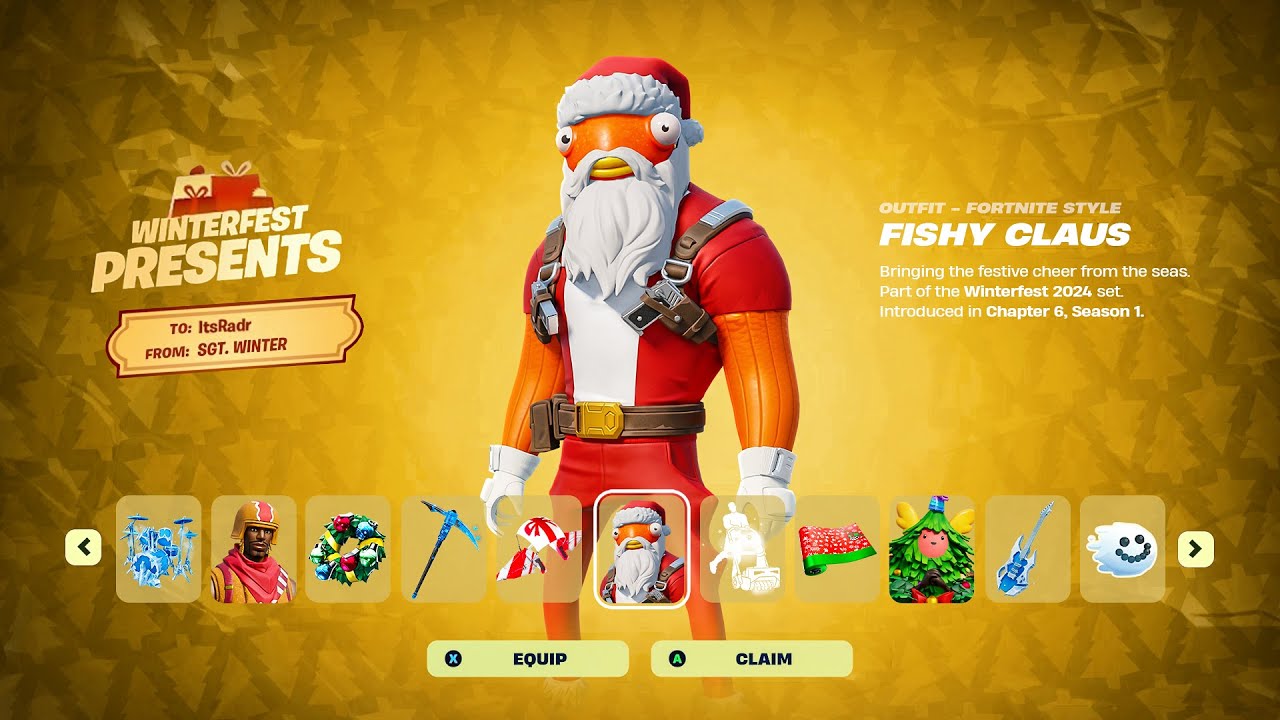Select the Fishy Claus outfit tile
Screen dimensions: 1280x720
(x=642, y=549)
